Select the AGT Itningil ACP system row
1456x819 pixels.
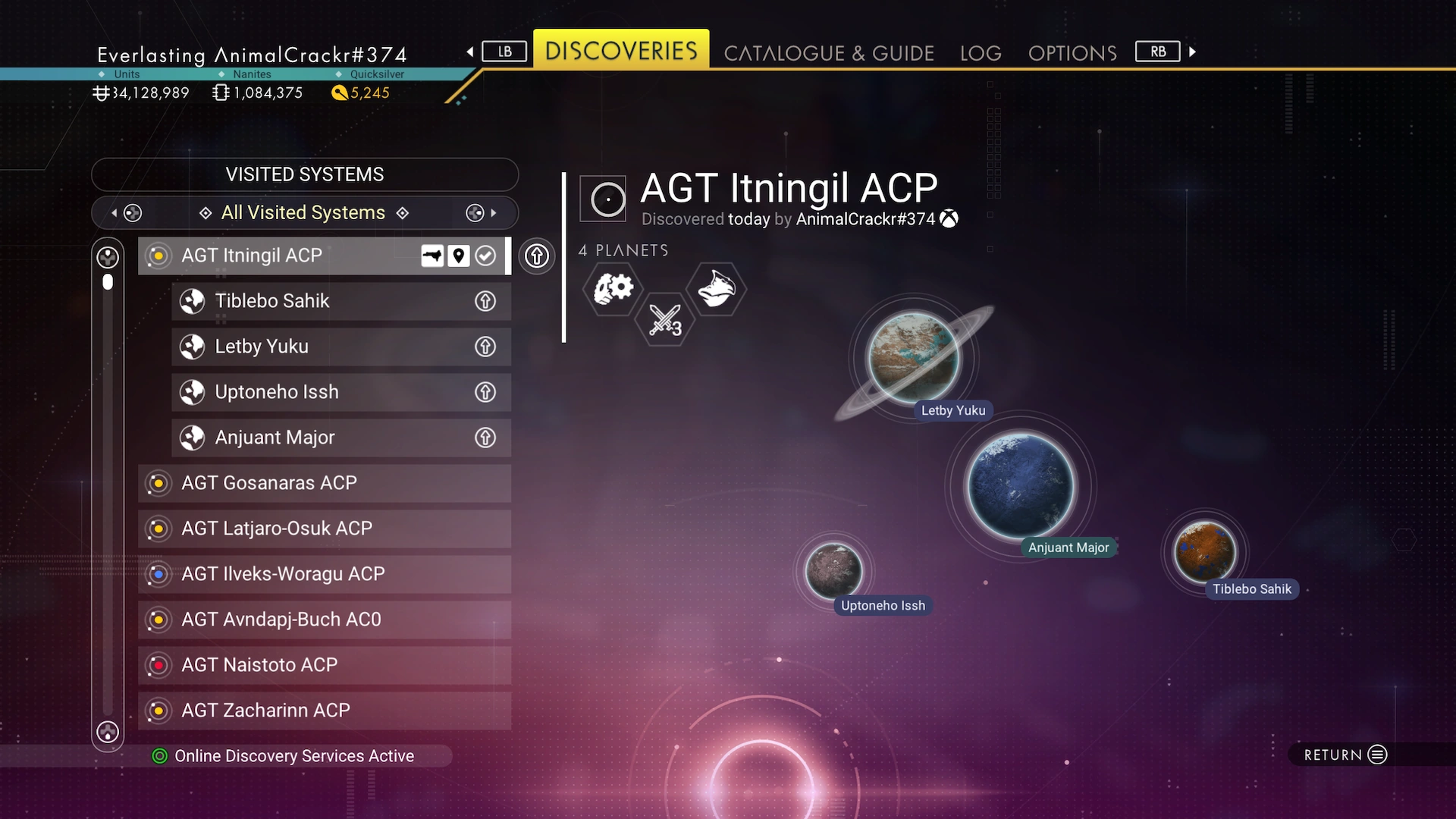tap(288, 256)
